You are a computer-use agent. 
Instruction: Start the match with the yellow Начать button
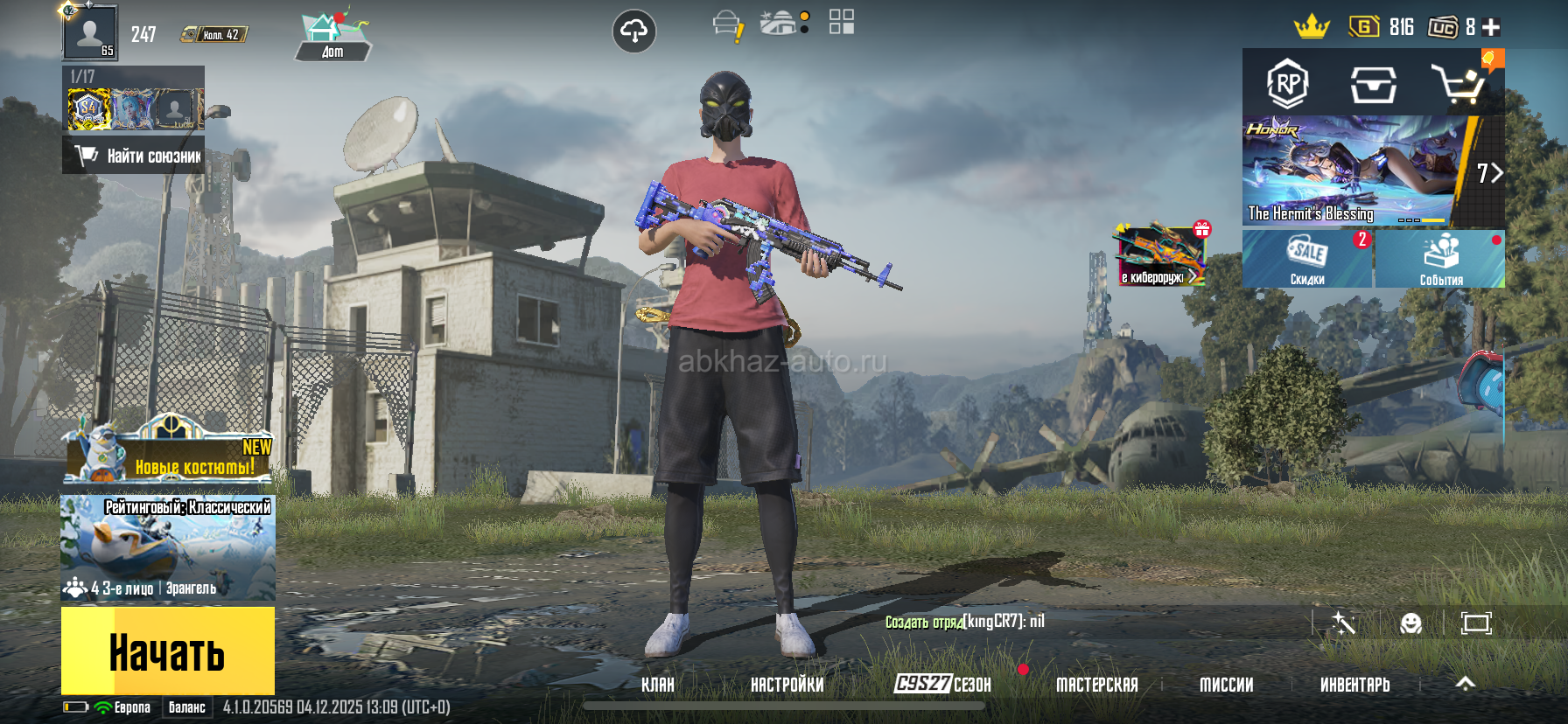pyautogui.click(x=167, y=651)
